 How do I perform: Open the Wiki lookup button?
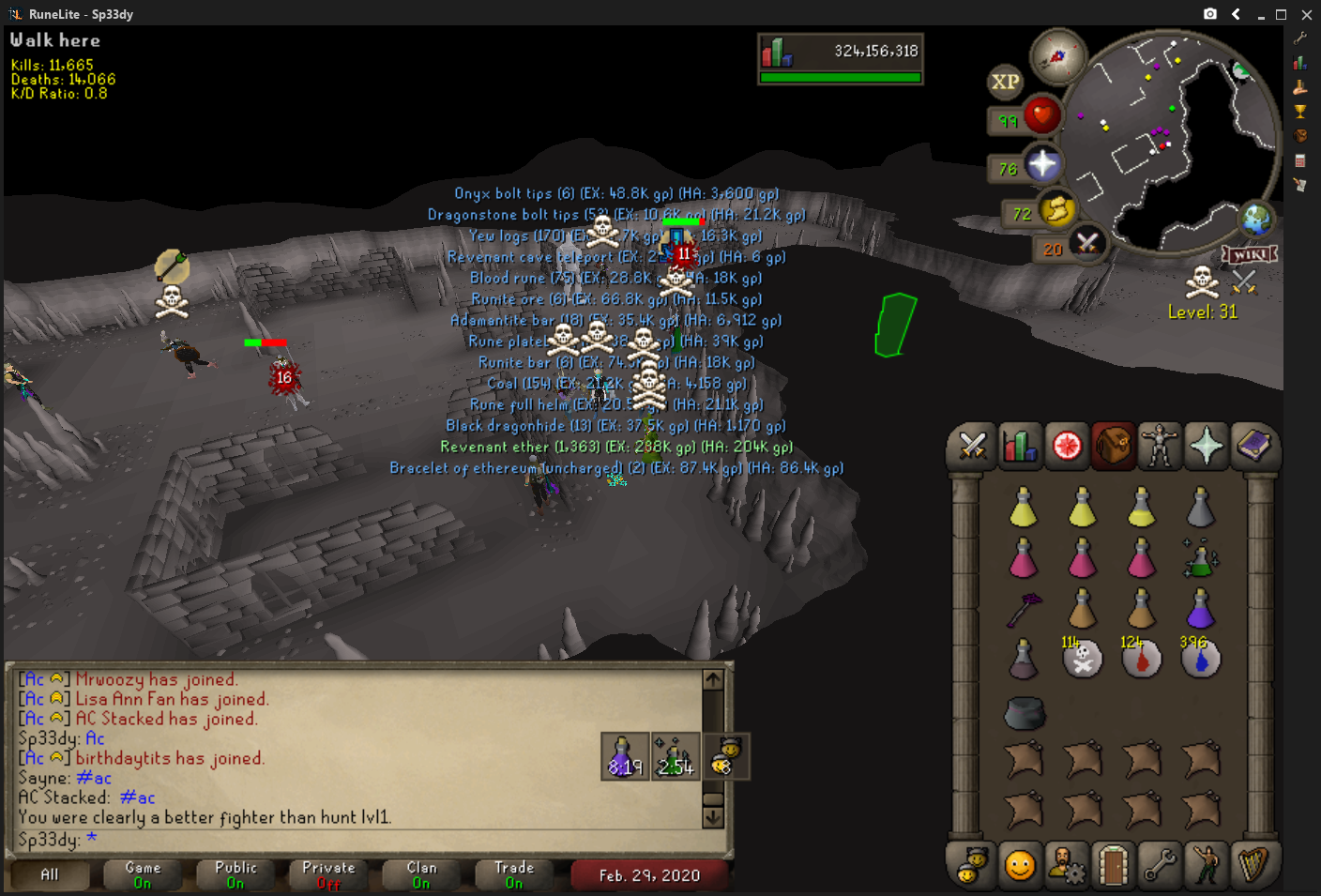click(1249, 255)
